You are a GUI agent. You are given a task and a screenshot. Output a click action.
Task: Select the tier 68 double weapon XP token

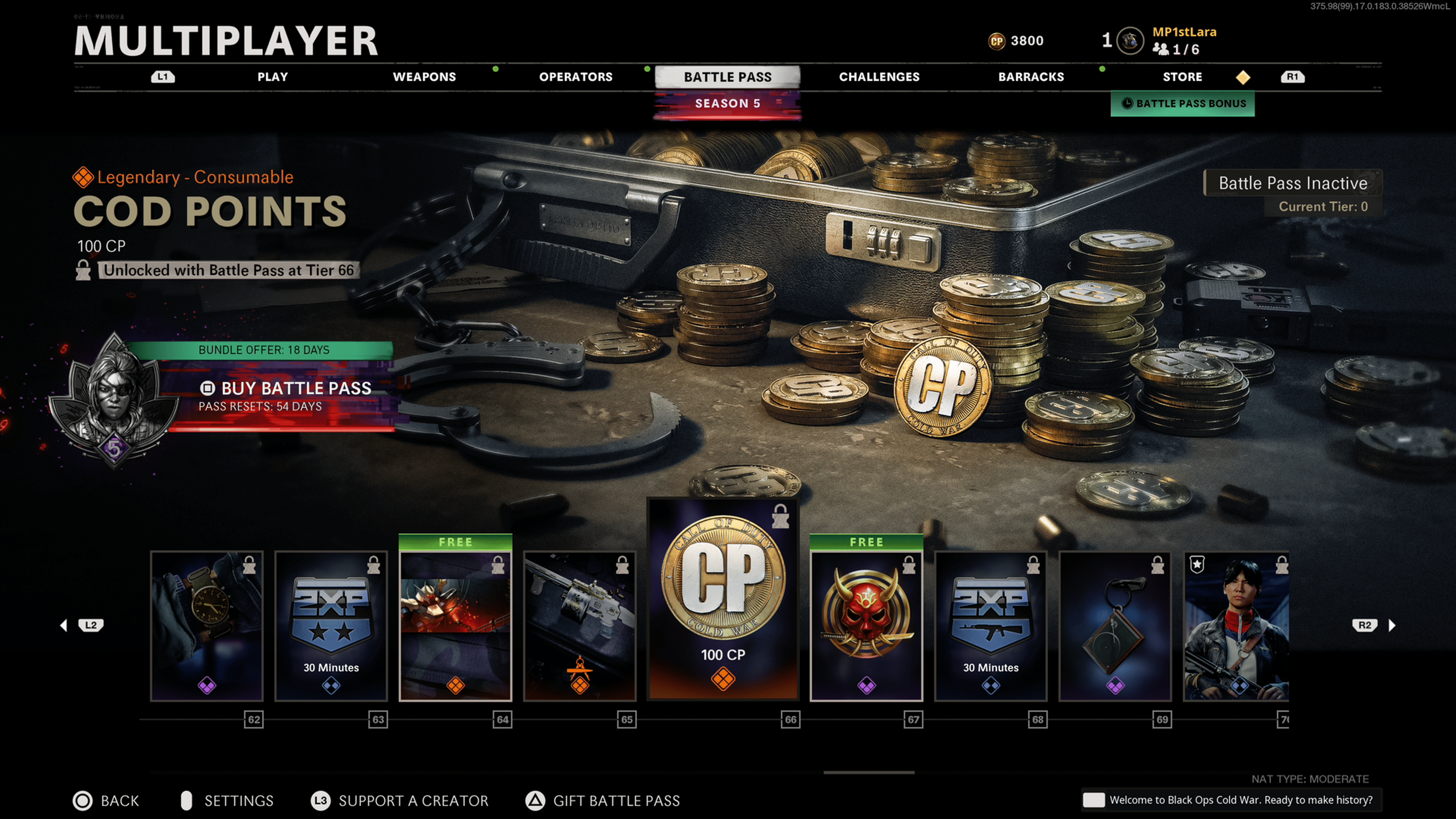(991, 626)
